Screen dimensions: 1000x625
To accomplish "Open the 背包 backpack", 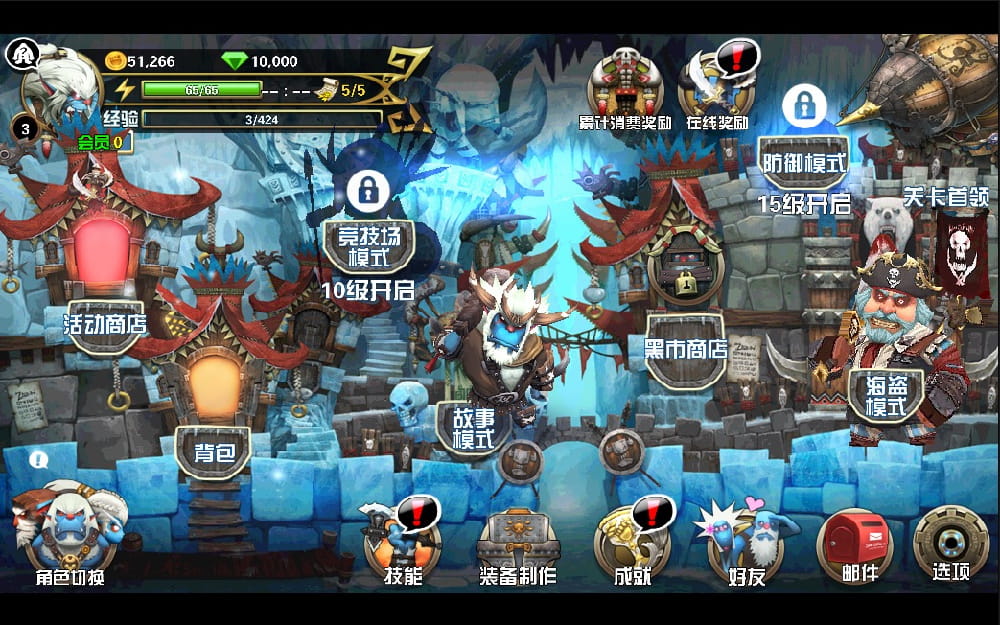I will 213,450.
